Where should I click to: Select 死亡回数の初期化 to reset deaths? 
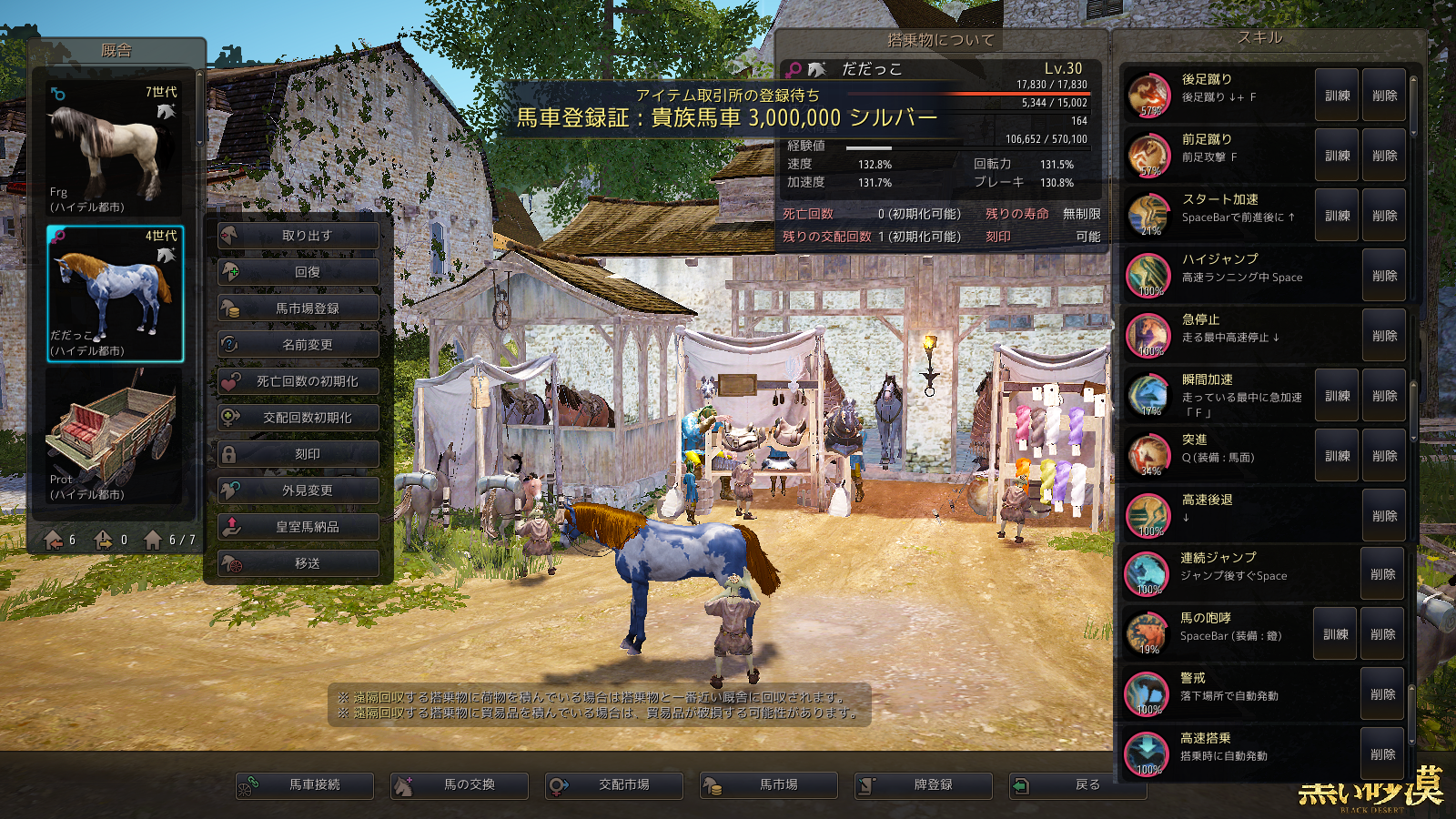pos(298,381)
